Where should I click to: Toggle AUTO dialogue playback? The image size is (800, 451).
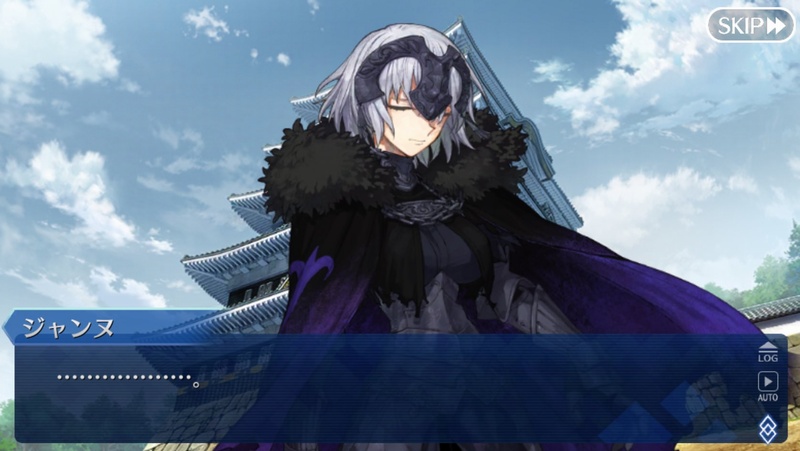767,386
